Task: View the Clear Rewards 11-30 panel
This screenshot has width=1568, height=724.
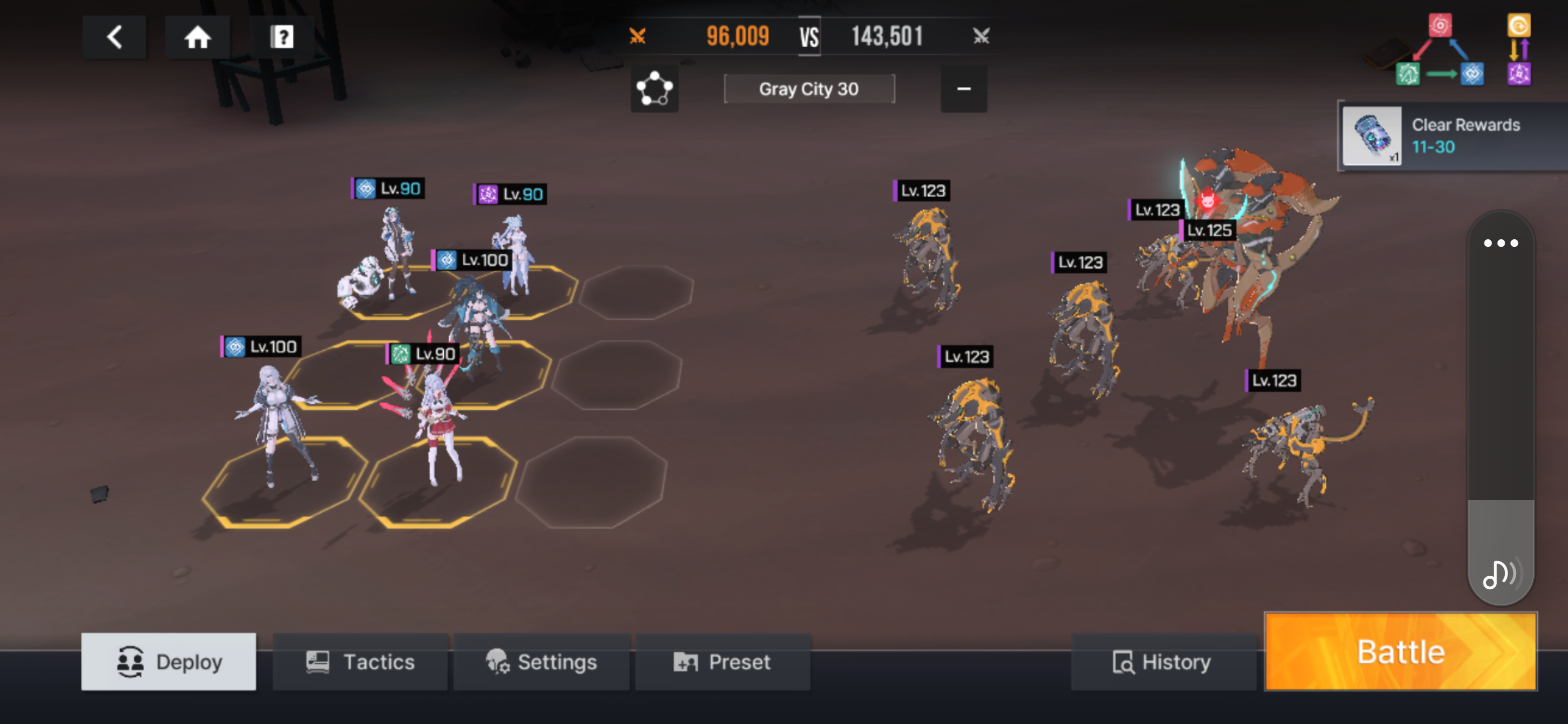Action: pos(1452,136)
